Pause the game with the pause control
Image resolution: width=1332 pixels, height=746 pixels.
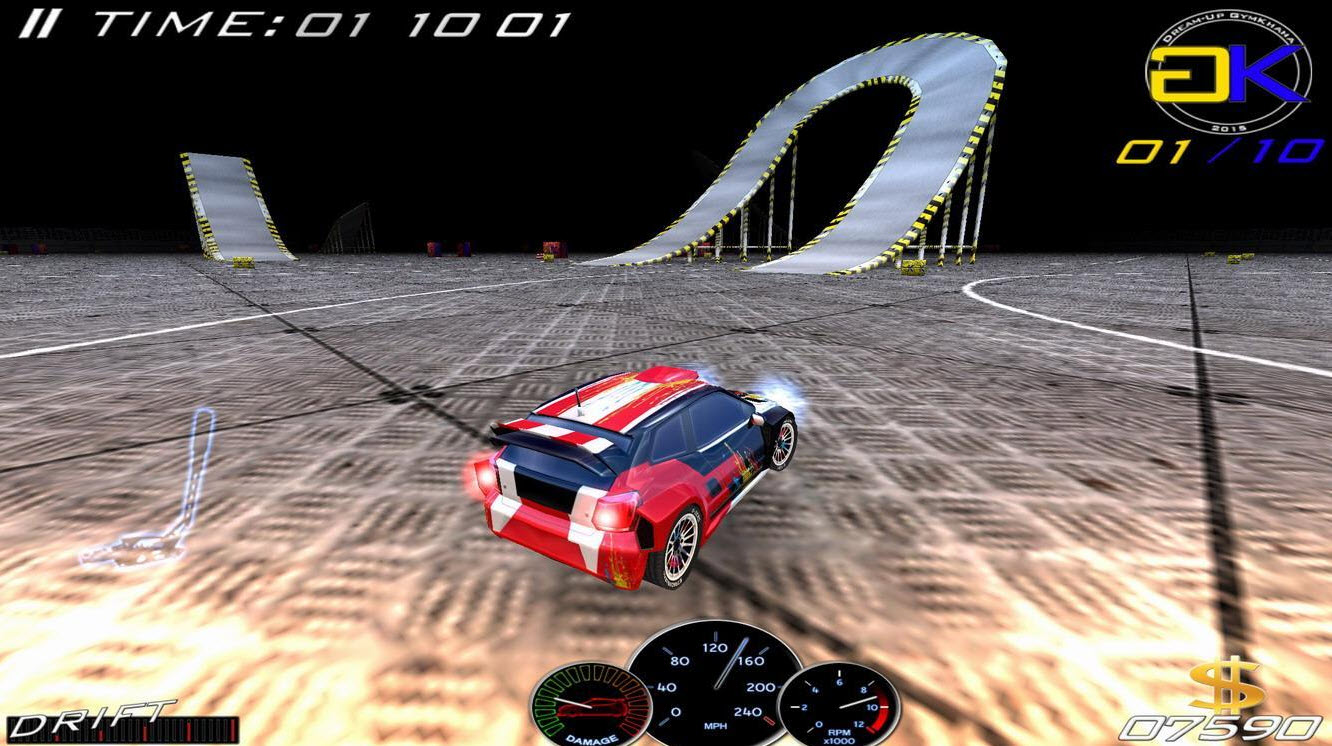pos(39,20)
